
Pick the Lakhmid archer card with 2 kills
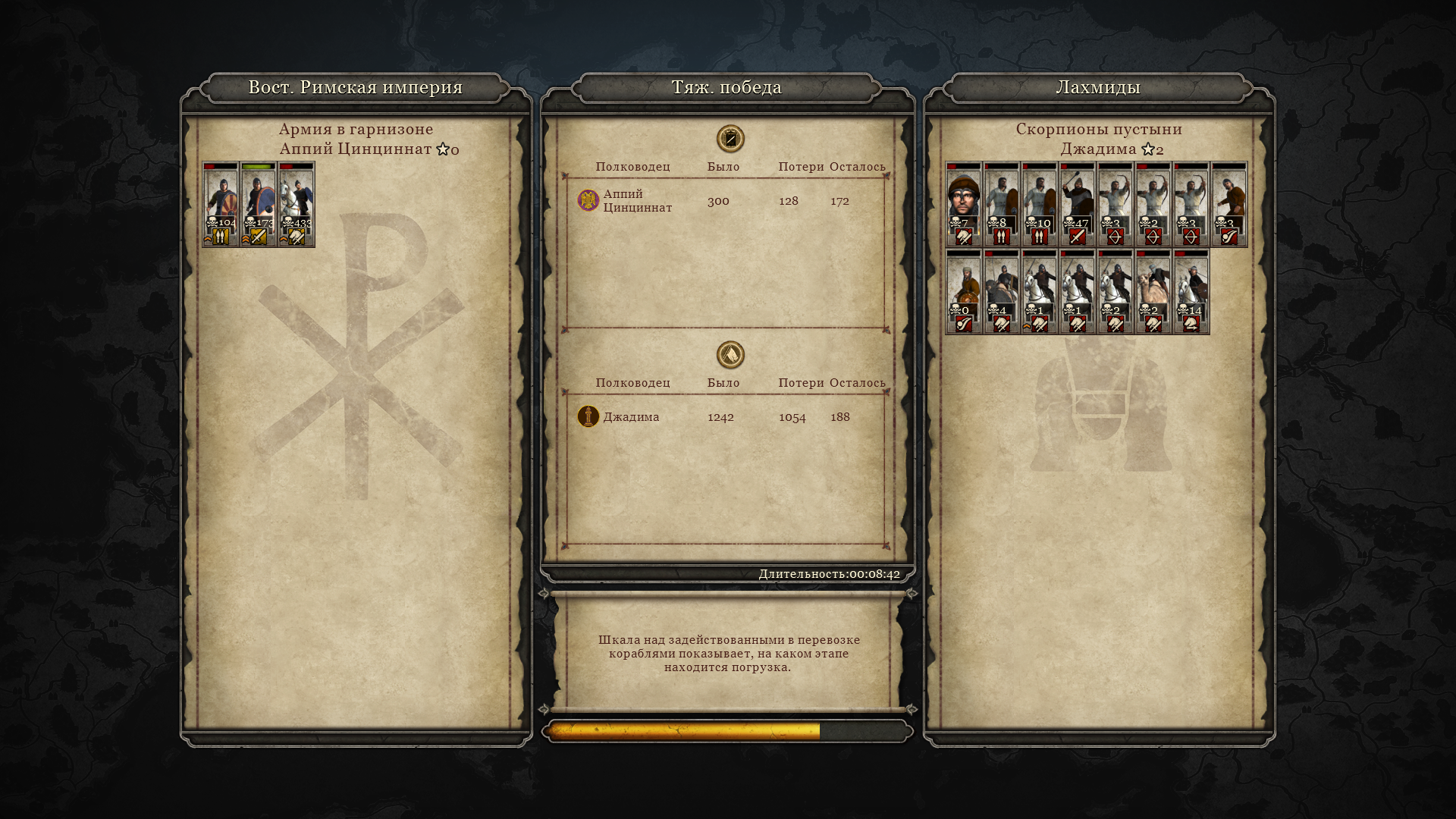pos(1153,204)
